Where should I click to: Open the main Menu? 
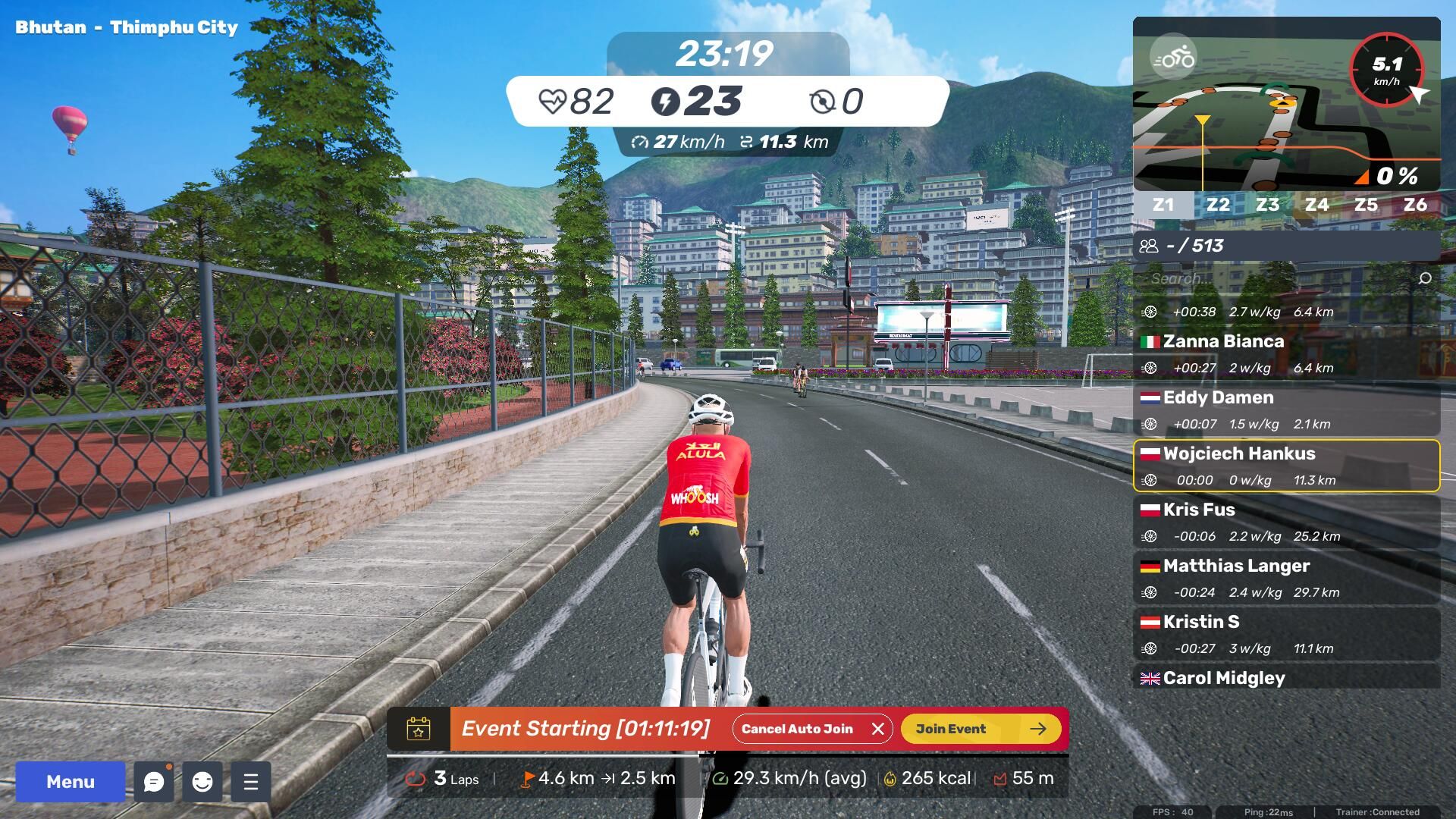[x=70, y=782]
